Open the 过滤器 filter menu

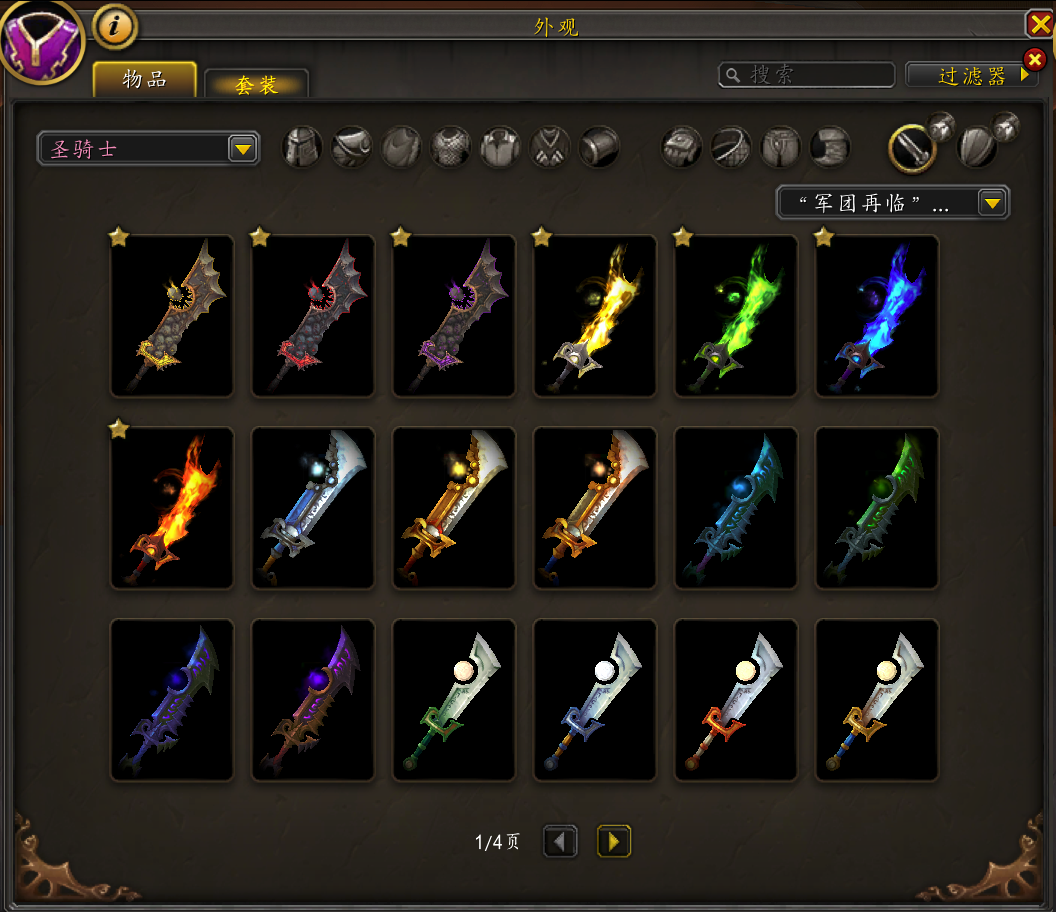tap(970, 75)
